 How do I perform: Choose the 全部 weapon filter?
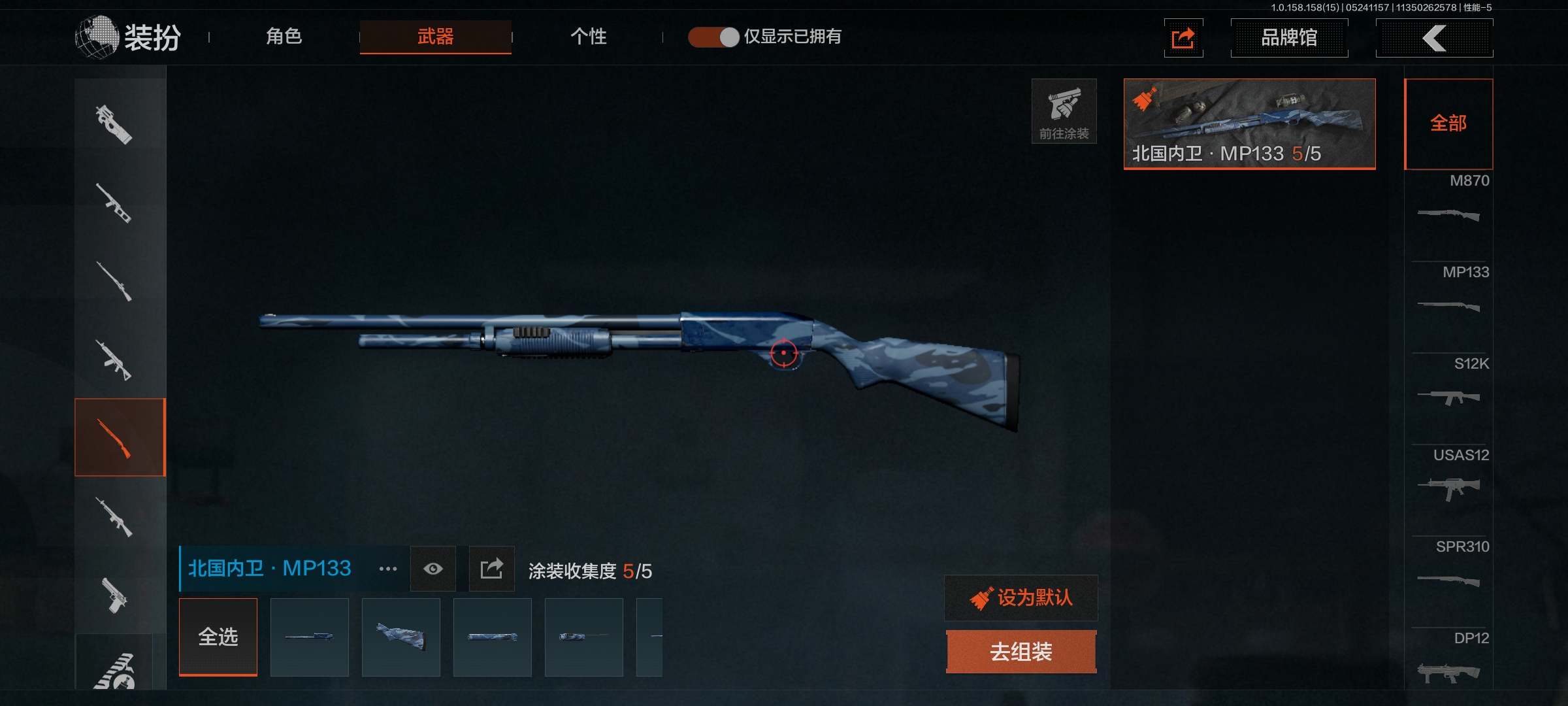pos(1448,123)
